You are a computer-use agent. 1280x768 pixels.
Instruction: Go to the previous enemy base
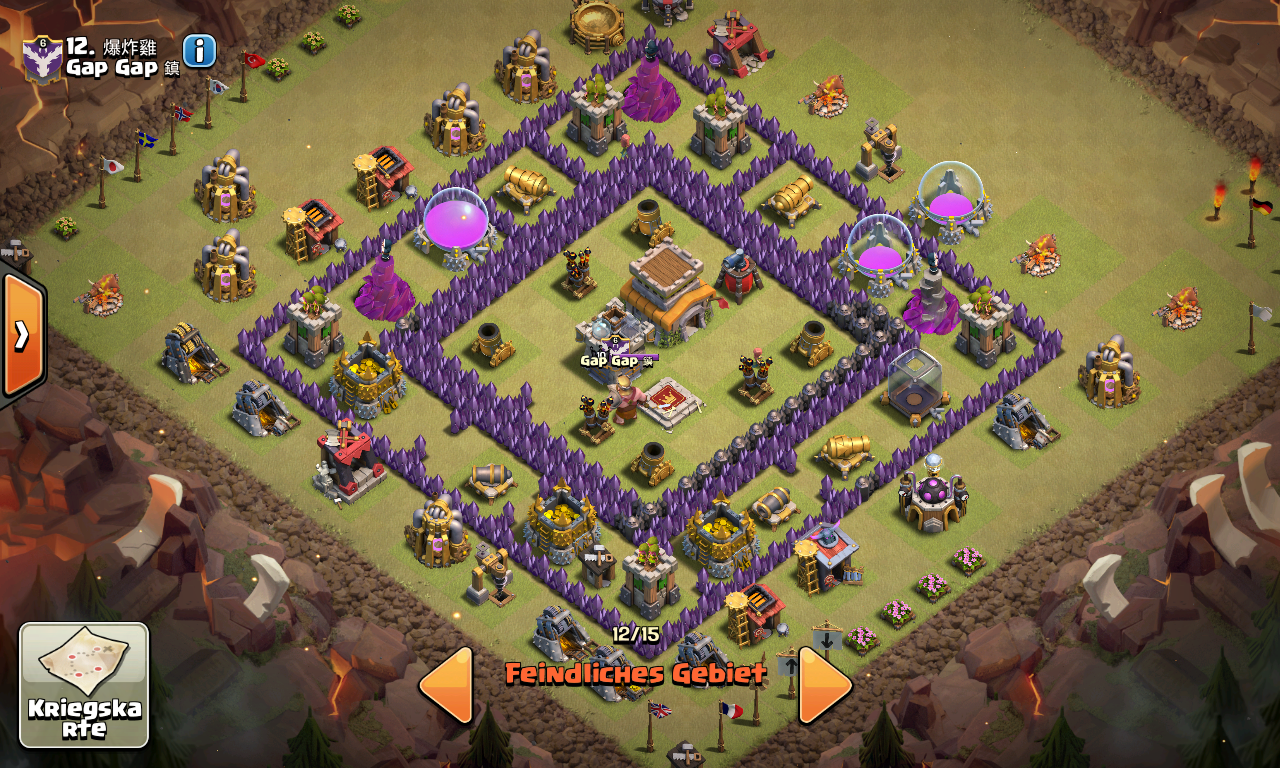(446, 685)
